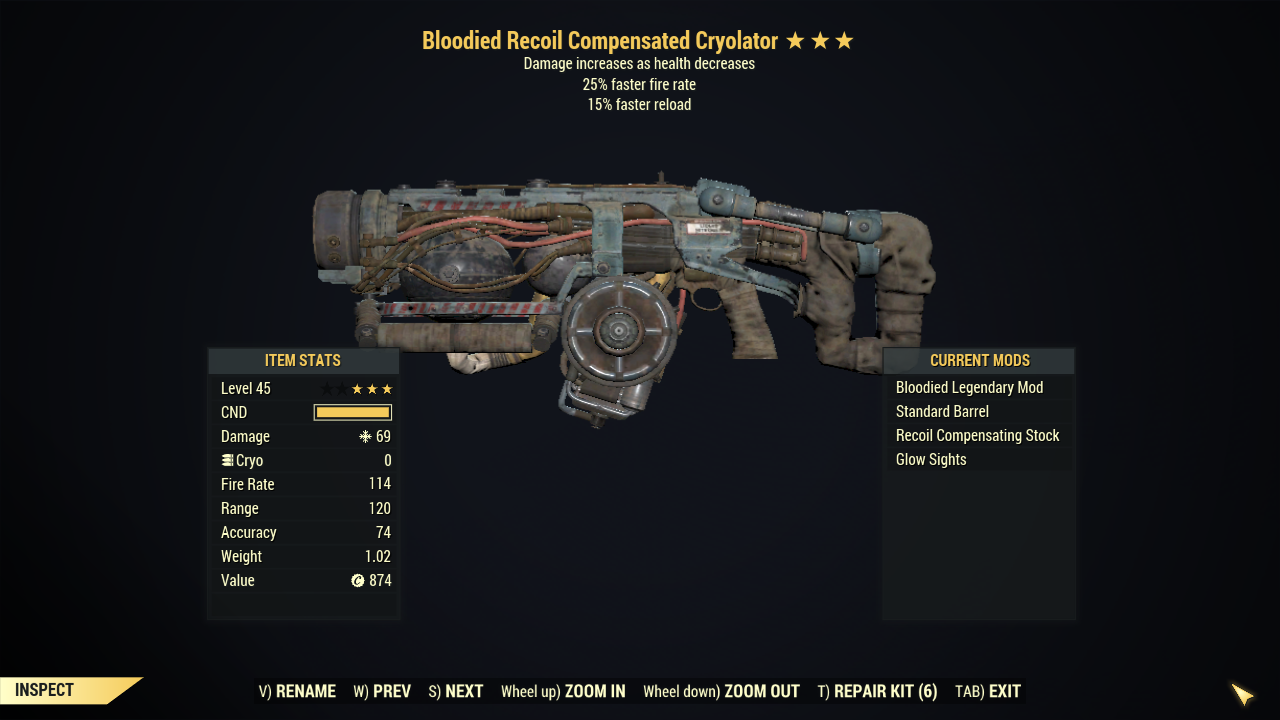Screen dimensions: 1280x720
Task: Click the ZOOM OUT control
Action: [x=721, y=691]
